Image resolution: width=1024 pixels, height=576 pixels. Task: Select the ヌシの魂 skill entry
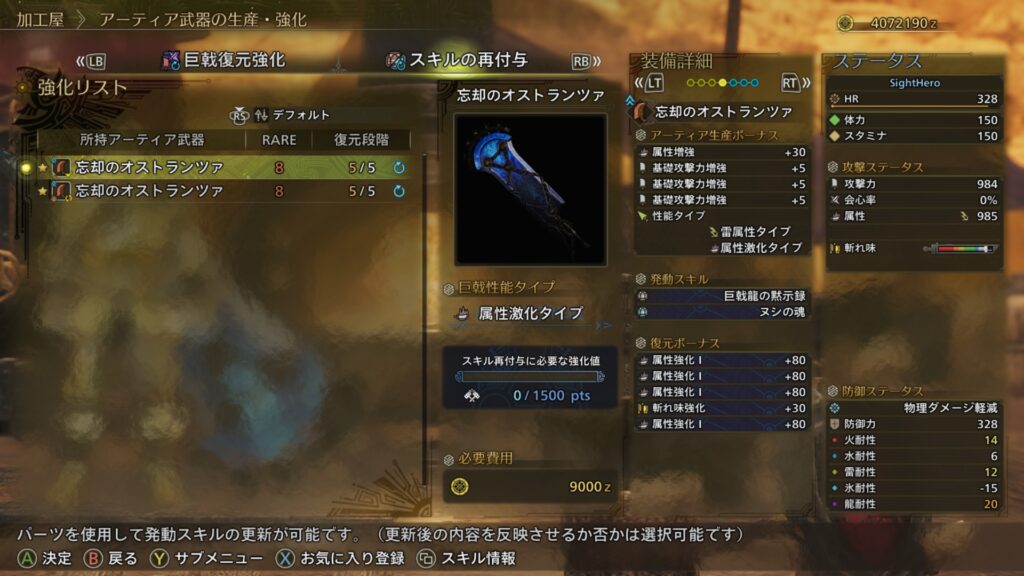pyautogui.click(x=722, y=312)
